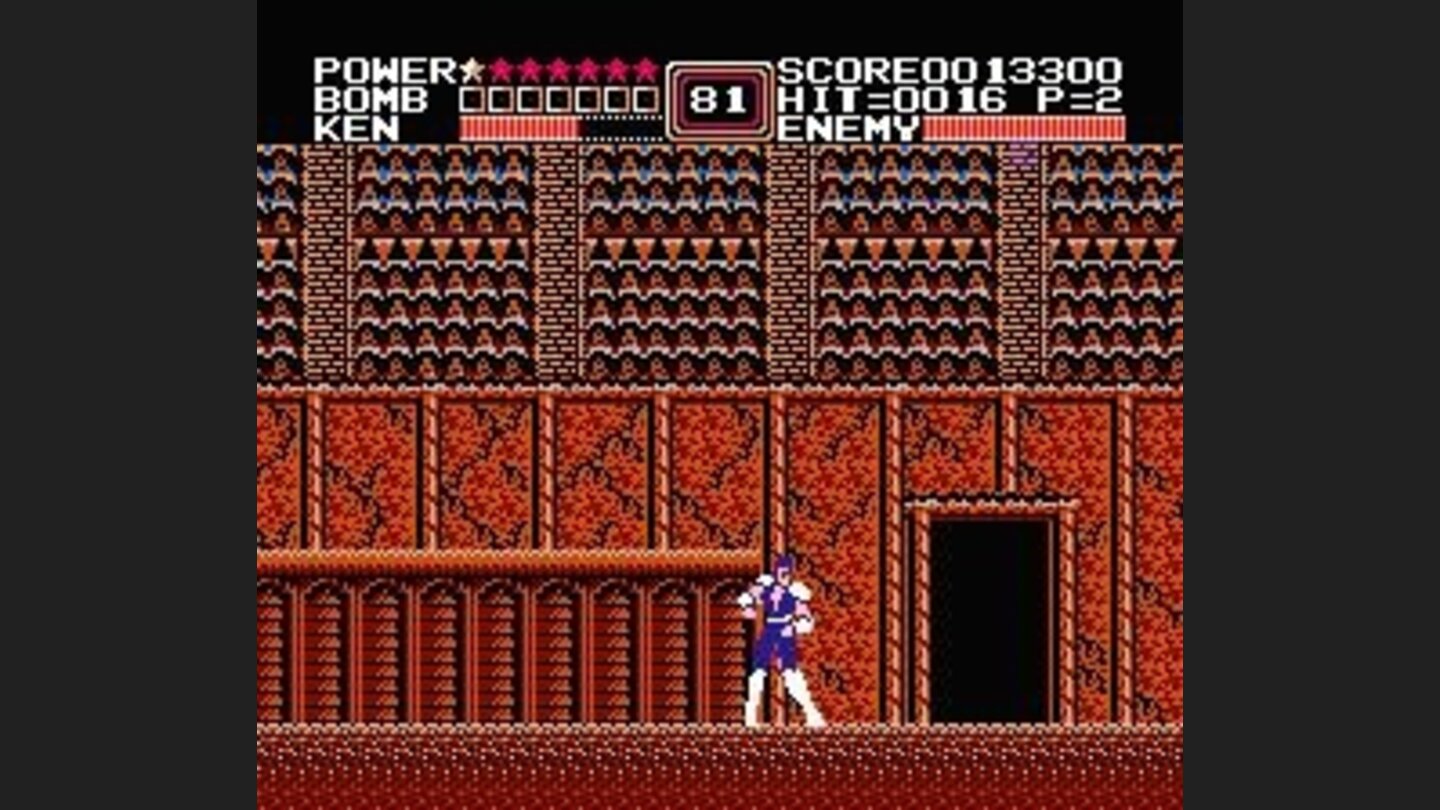The width and height of the screenshot is (1440, 810).
Task: Expand the dotted section of KEN's bar
Action: pos(620,128)
